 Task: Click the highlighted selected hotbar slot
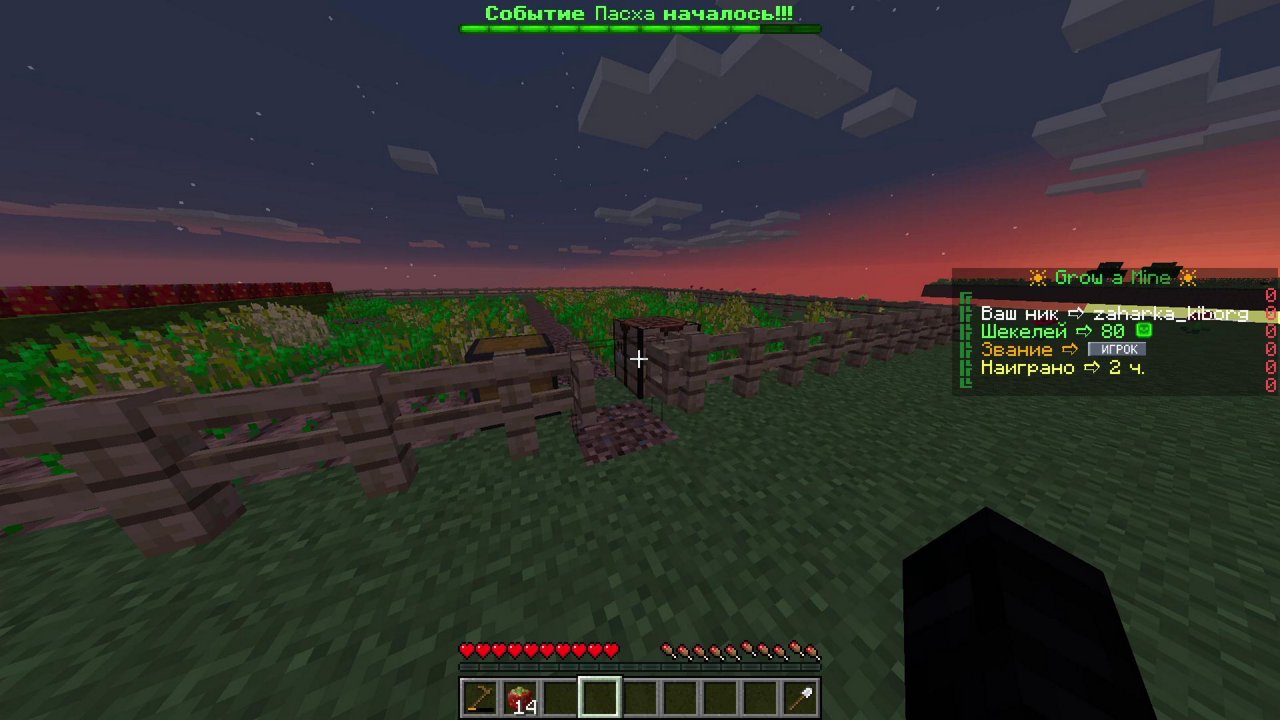[598, 696]
